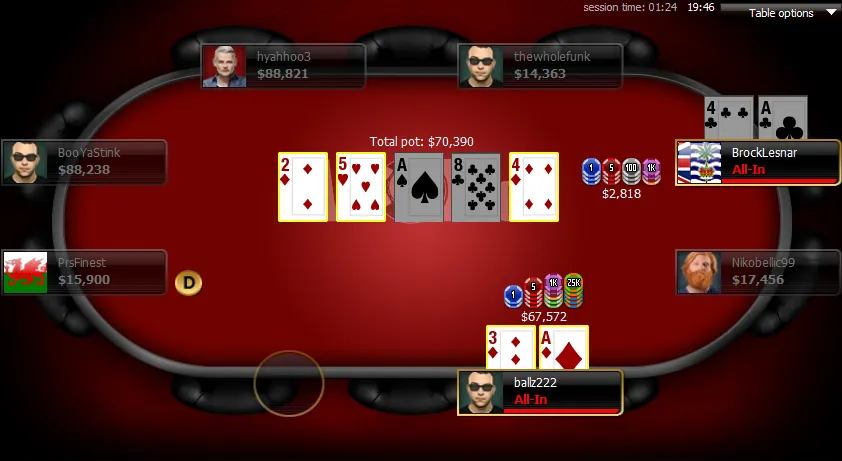The image size is (842, 461).
Task: Select player thewholefunk's seat panel
Action: tap(540, 66)
